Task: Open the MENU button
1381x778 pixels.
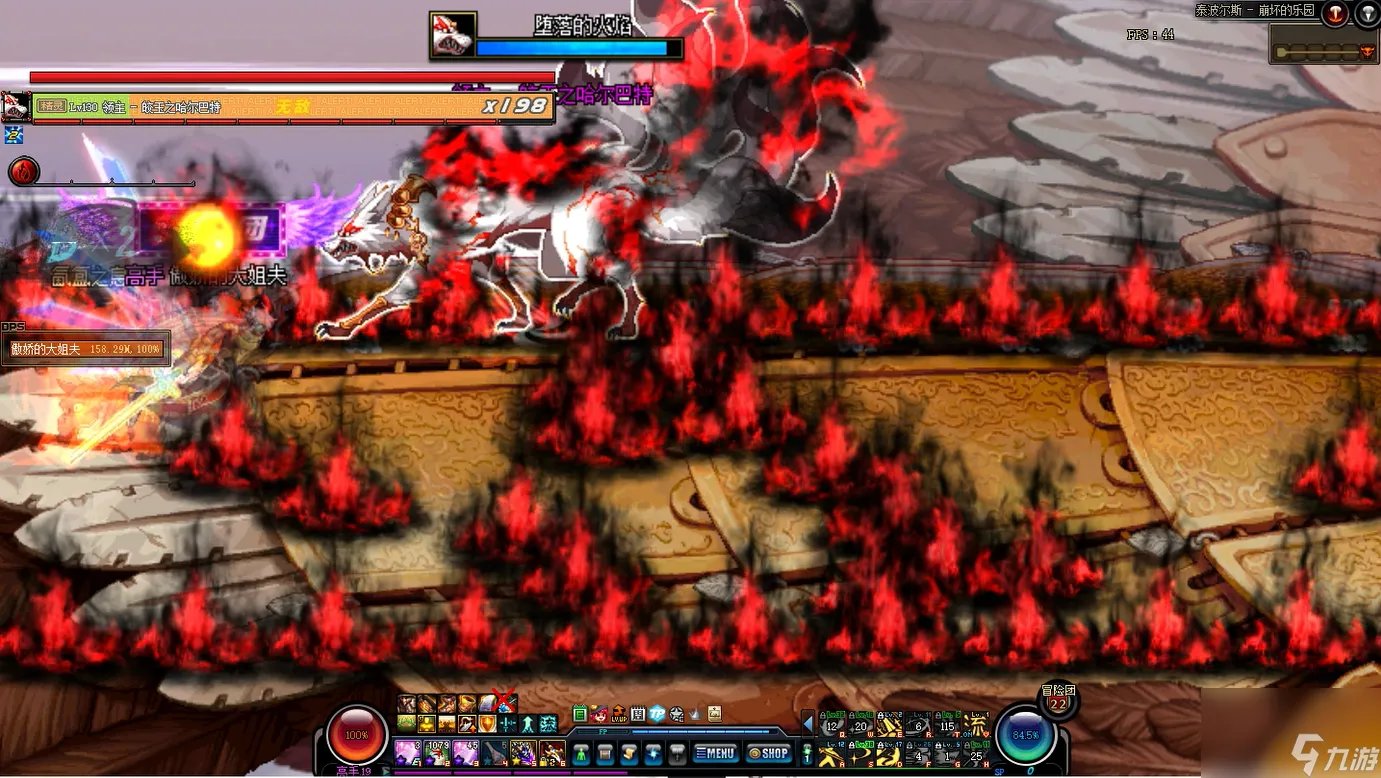Action: tap(715, 753)
